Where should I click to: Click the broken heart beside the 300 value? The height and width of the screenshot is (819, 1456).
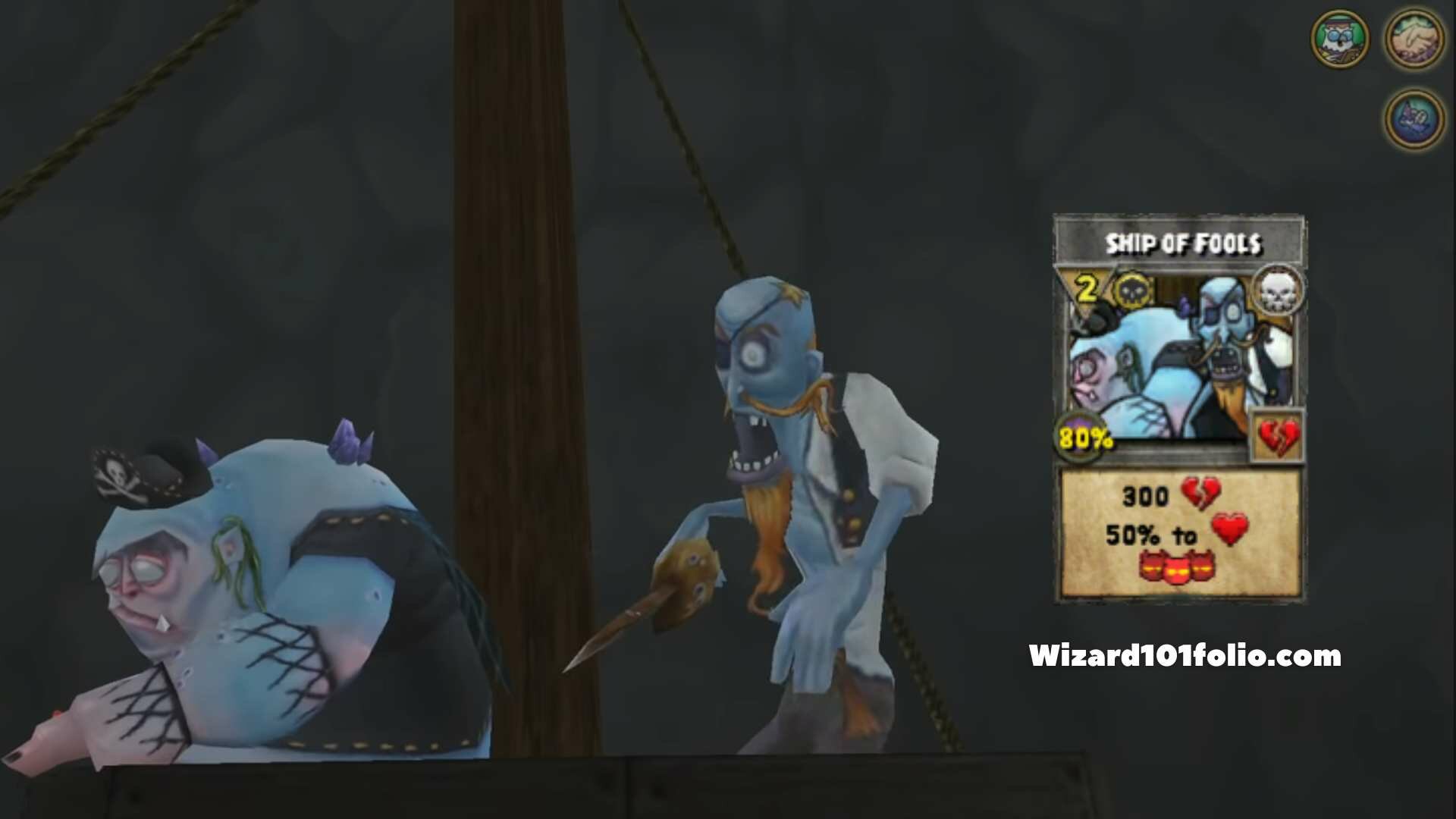[1201, 493]
